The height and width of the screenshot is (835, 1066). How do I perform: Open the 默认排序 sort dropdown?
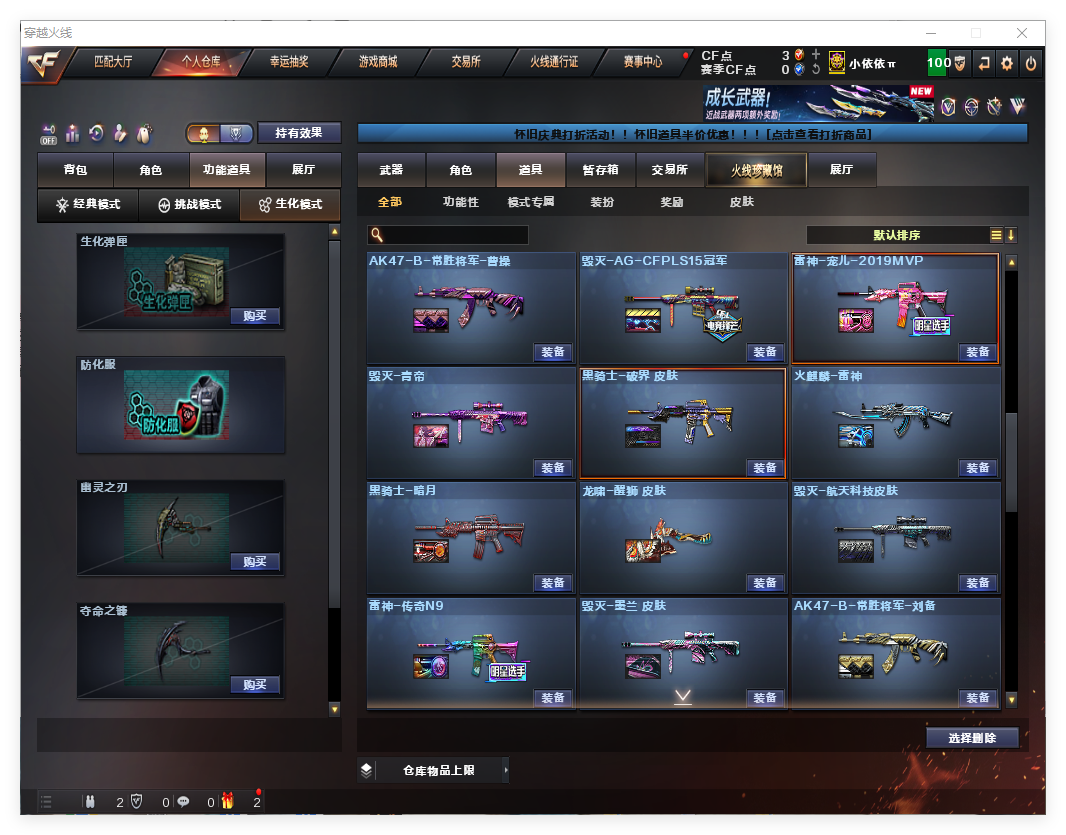(897, 235)
